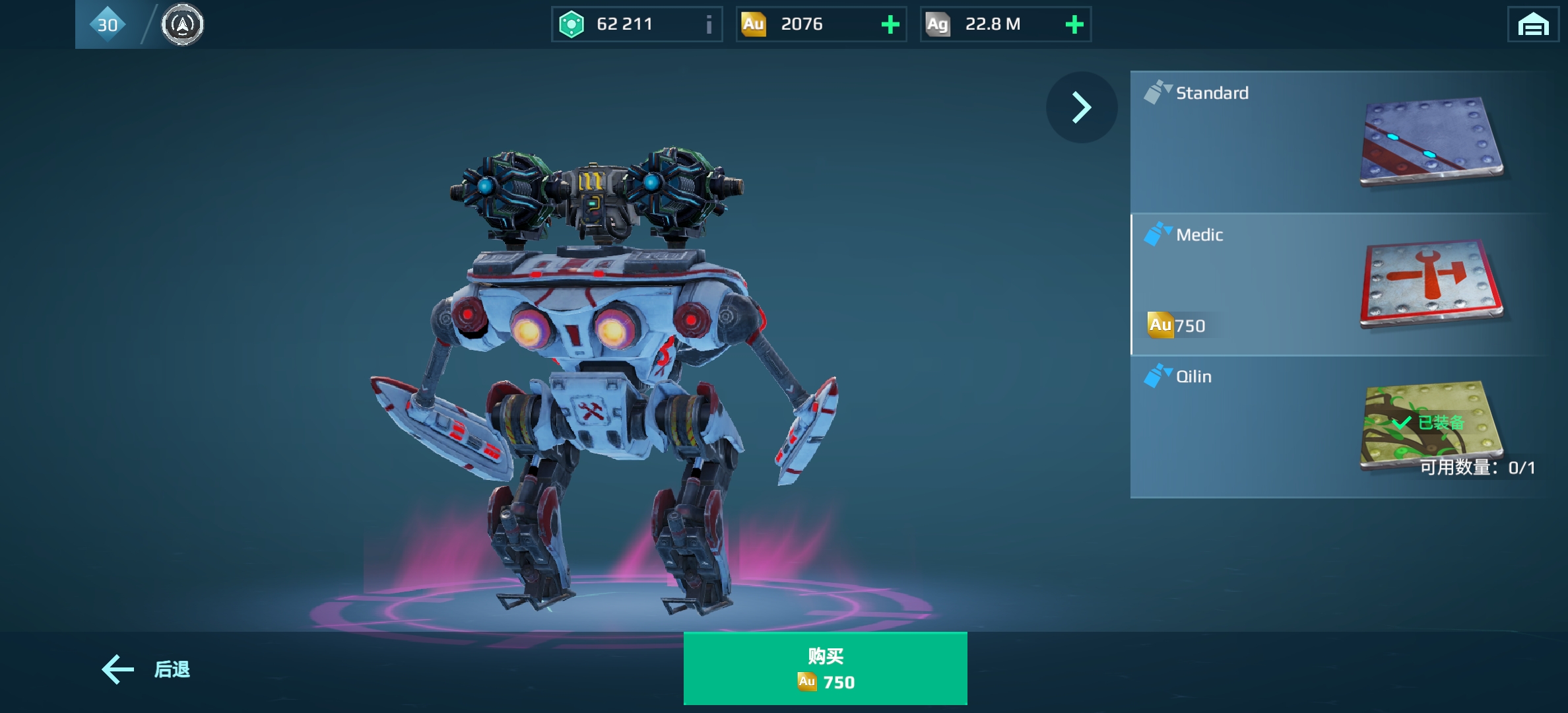Select the Standard paint job
Screen dimensions: 1568x713
pyautogui.click(x=1340, y=142)
